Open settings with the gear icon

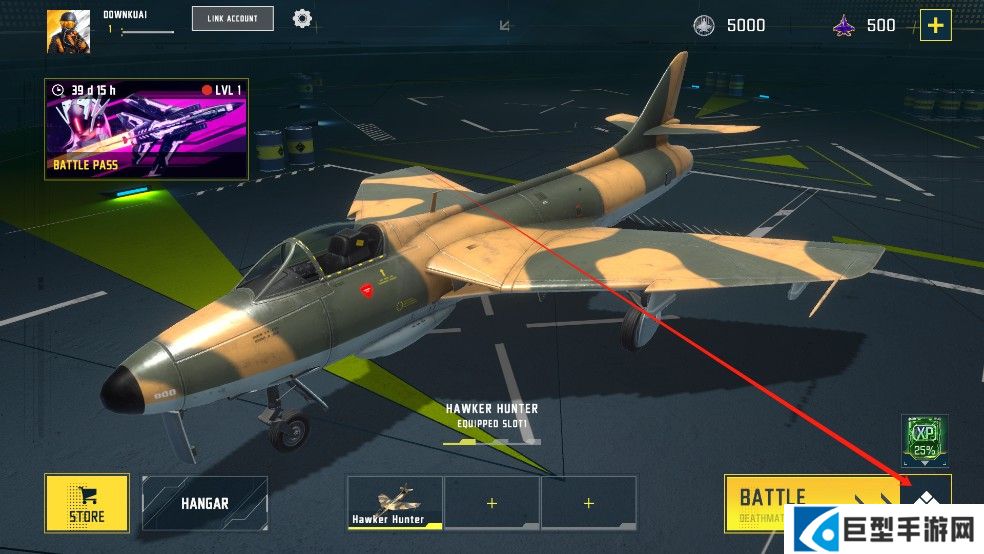(302, 18)
